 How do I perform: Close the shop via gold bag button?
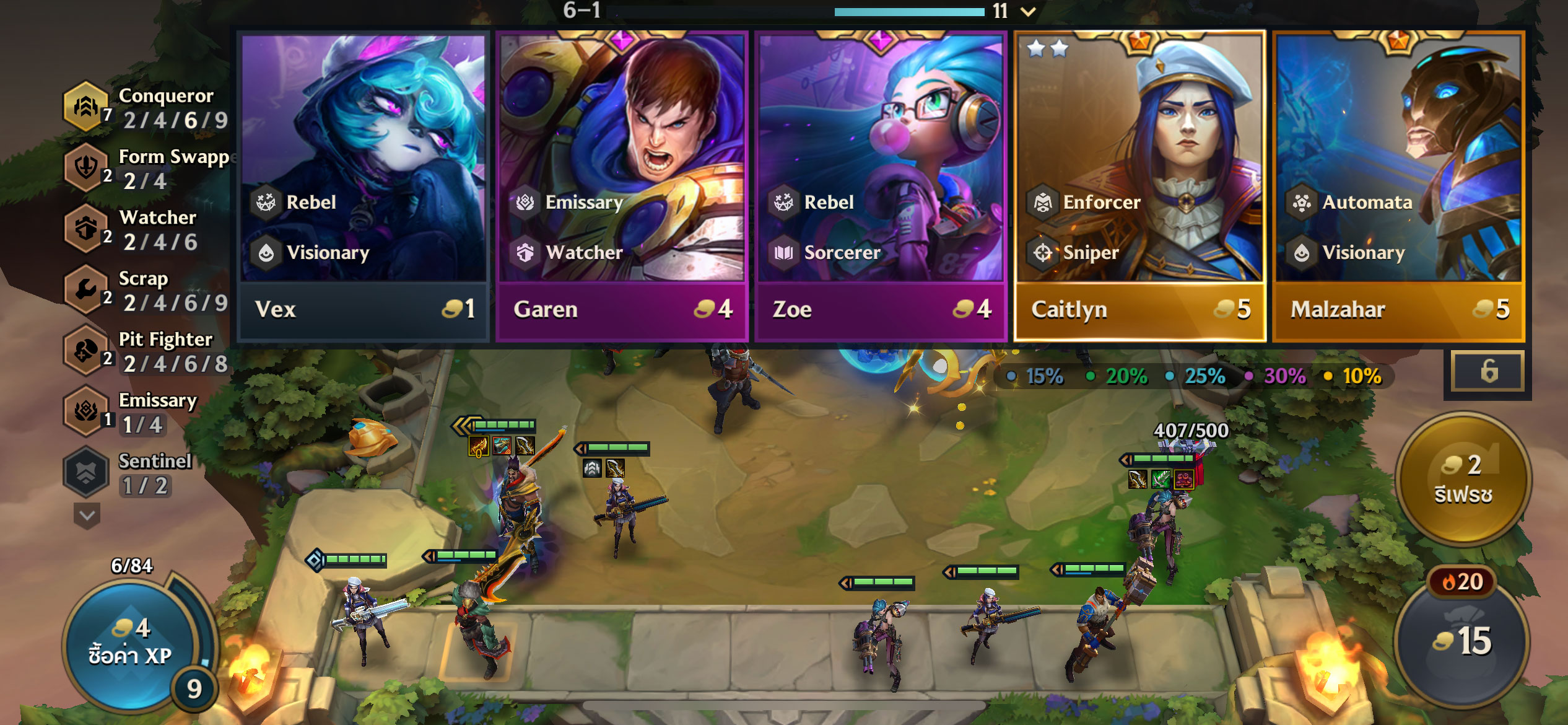pos(1461,641)
